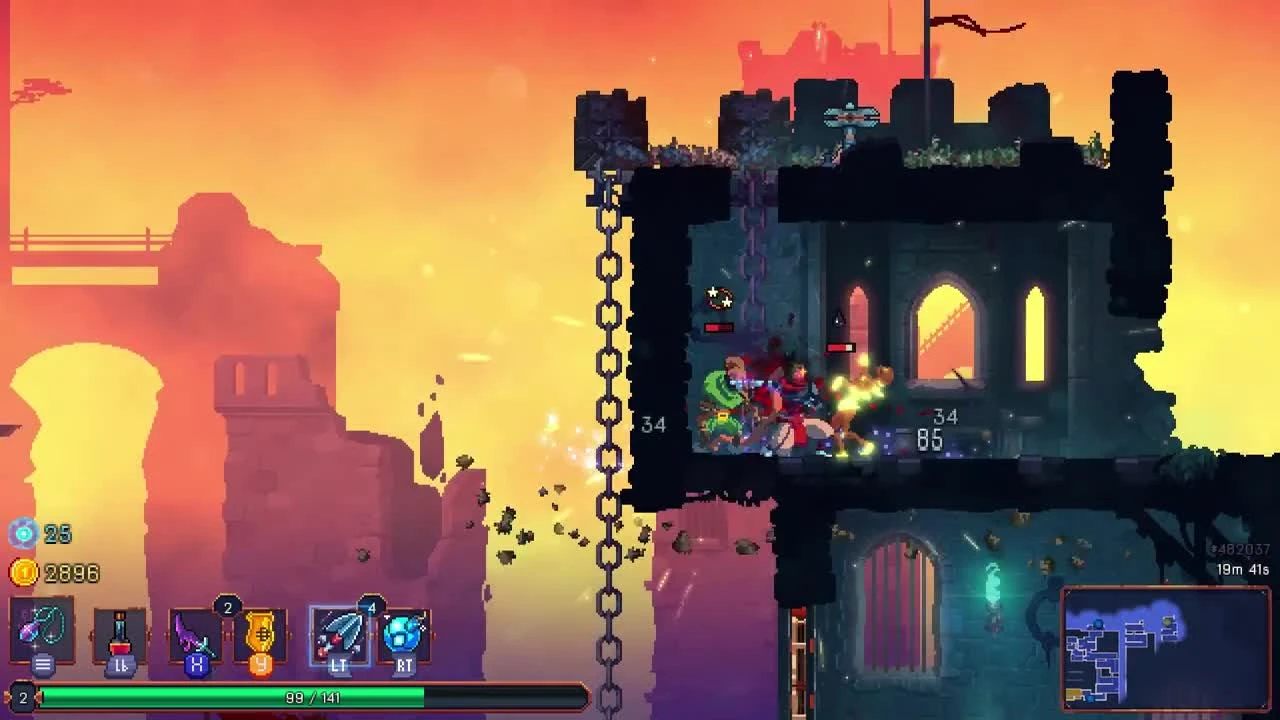Select the purple sword weapon slot
The width and height of the screenshot is (1280, 720).
pyautogui.click(x=198, y=632)
